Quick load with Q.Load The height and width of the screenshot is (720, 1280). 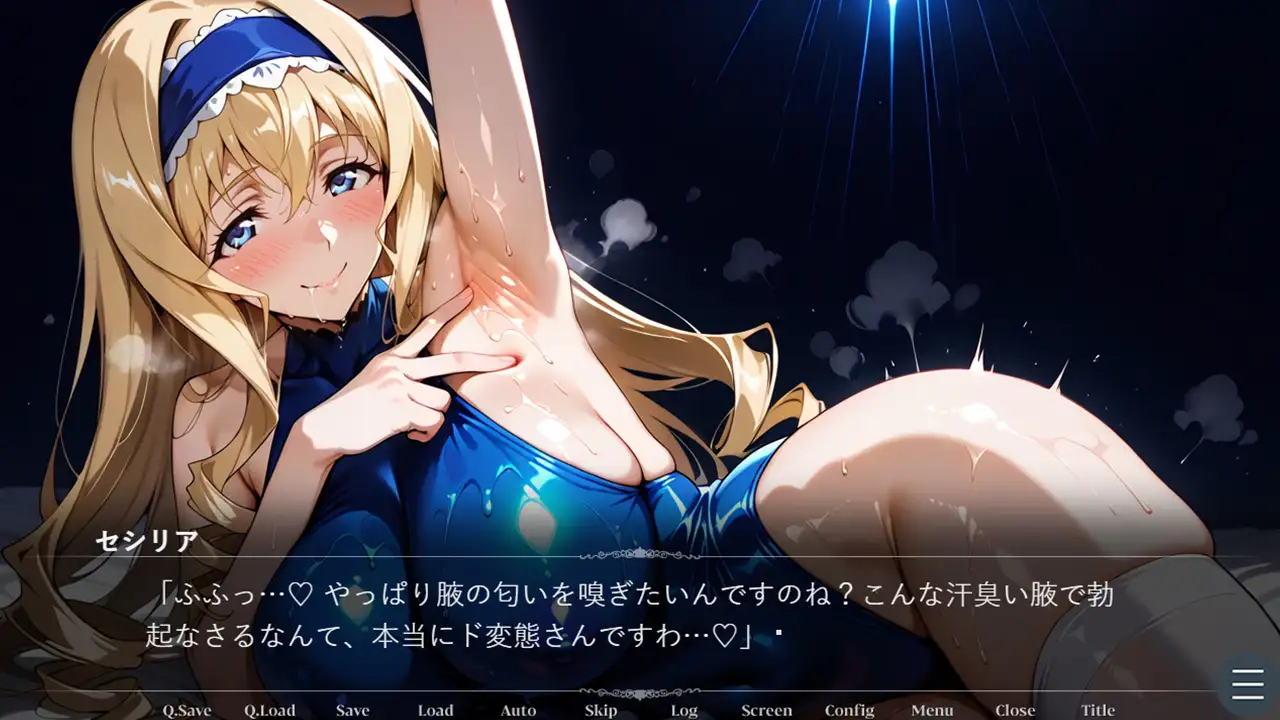click(x=270, y=710)
